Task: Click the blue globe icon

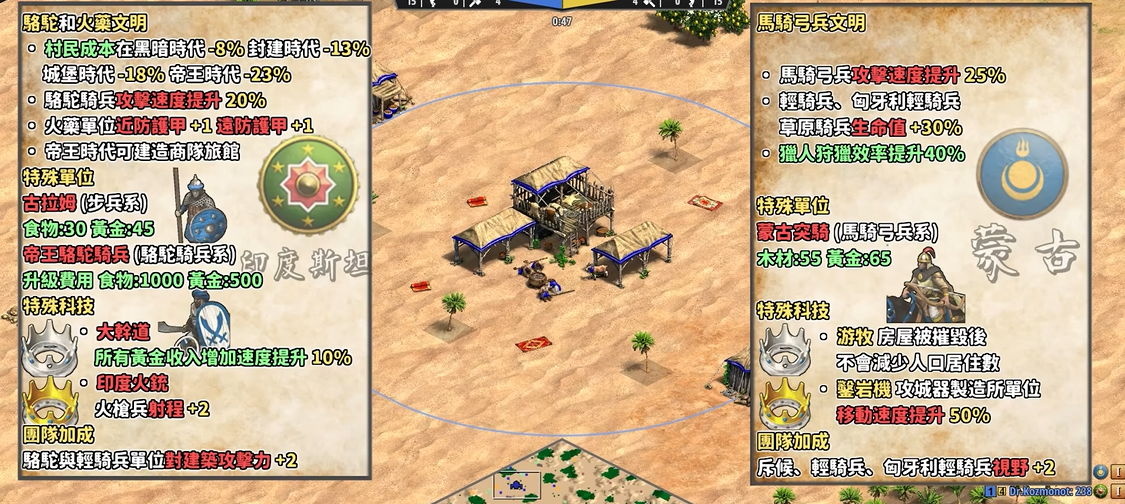Action: pos(1101,471)
